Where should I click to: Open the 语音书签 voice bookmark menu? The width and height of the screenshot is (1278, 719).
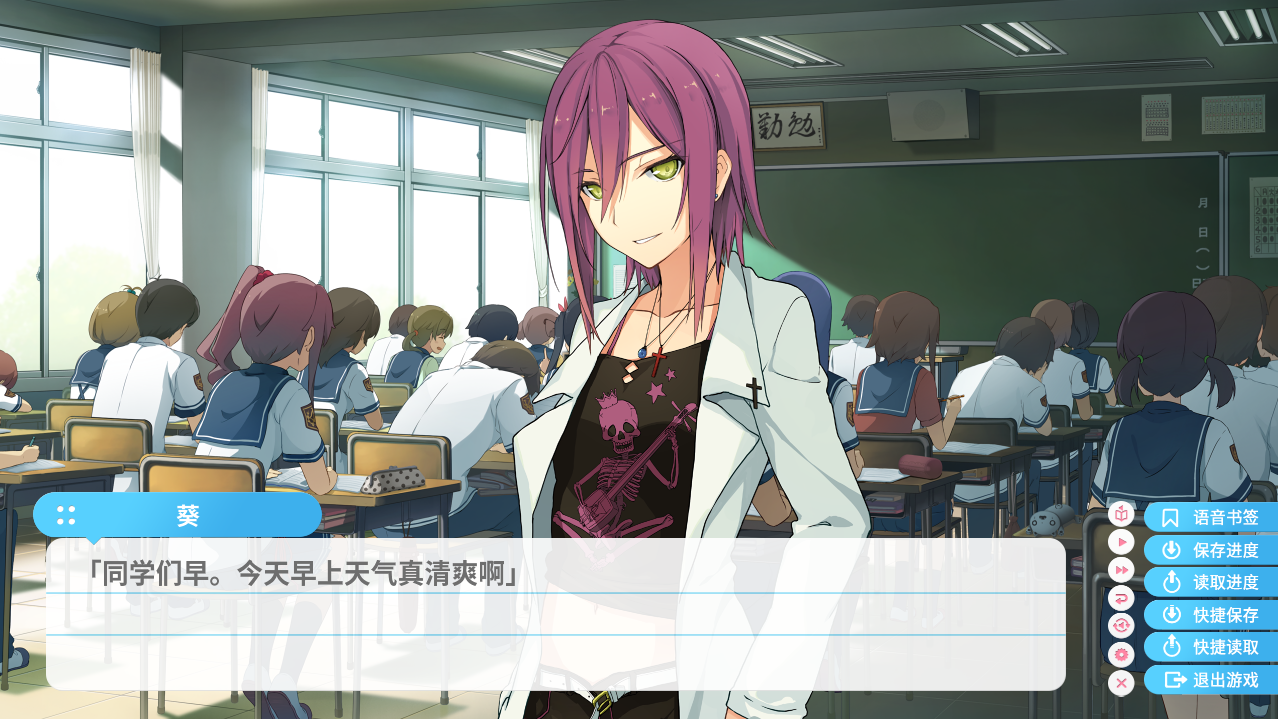(1211, 518)
